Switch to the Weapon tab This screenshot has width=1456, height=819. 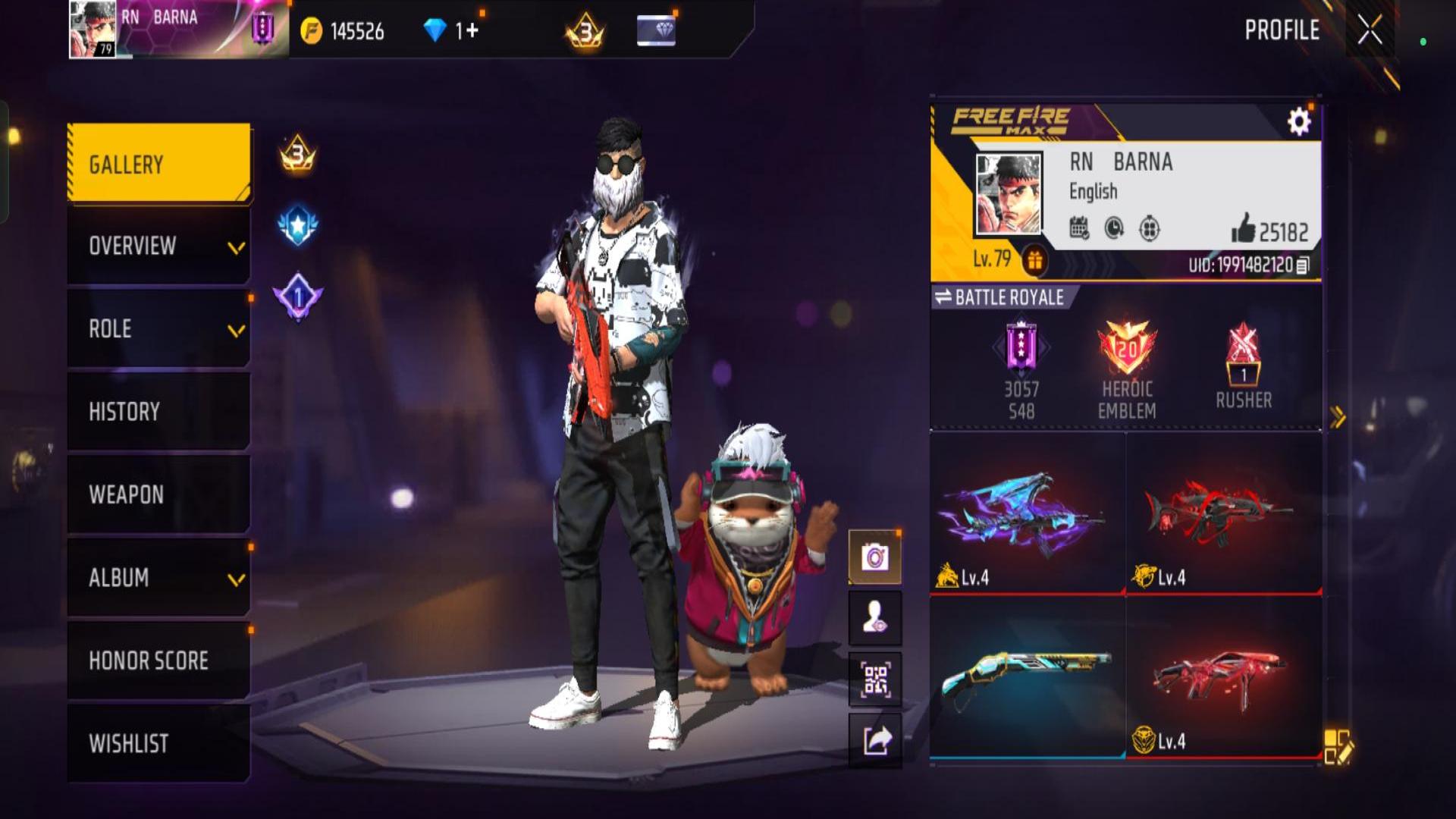(x=158, y=494)
